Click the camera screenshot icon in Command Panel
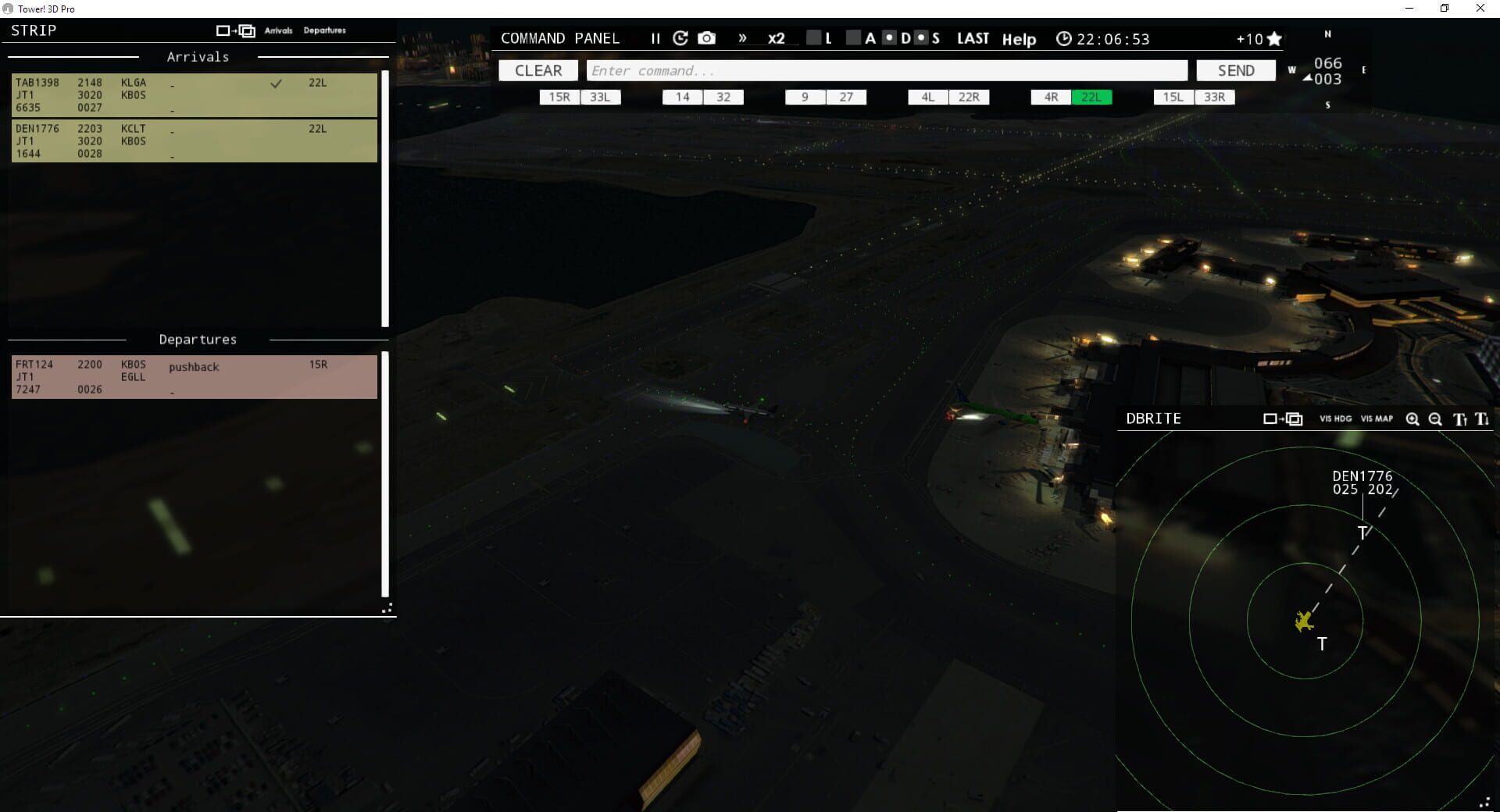This screenshot has height=812, width=1500. tap(707, 37)
